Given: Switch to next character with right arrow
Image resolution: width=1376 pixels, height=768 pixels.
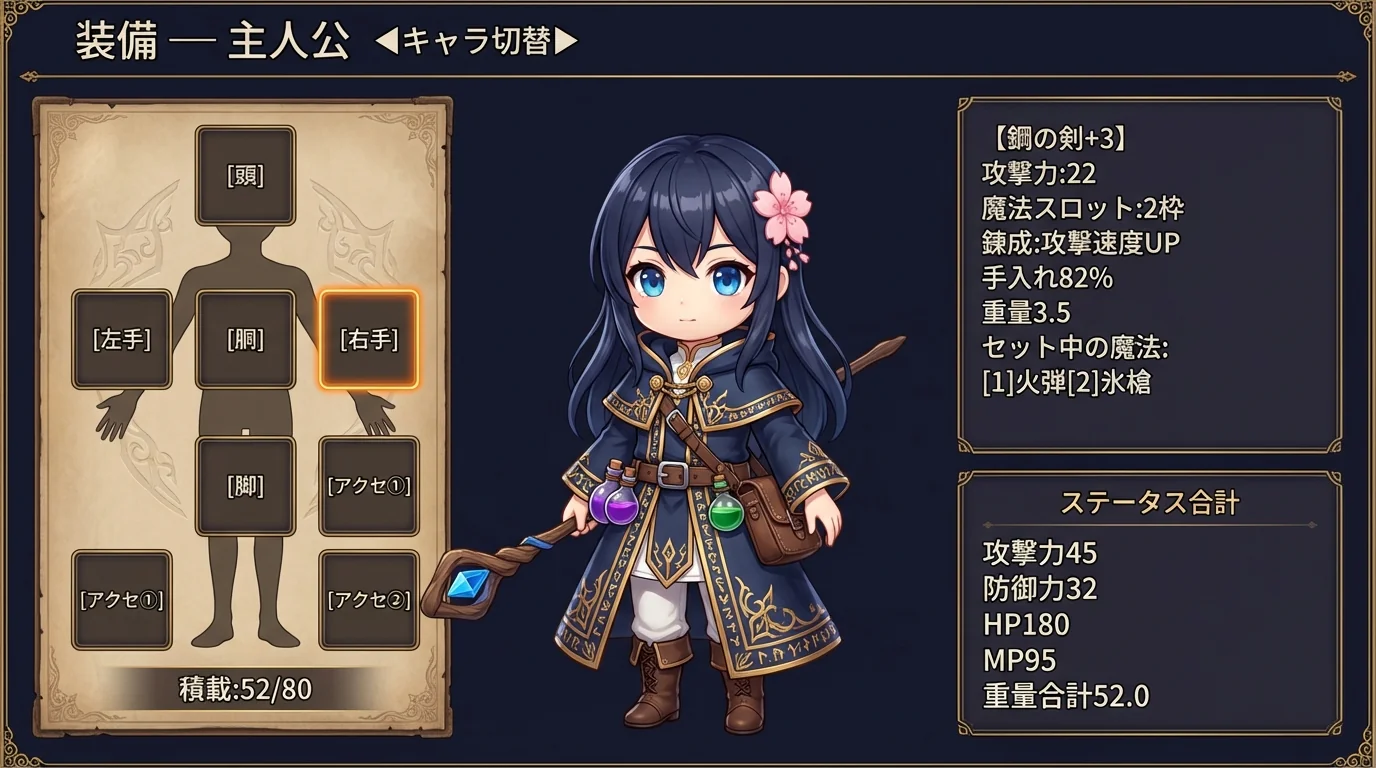Looking at the screenshot, I should (x=566, y=42).
